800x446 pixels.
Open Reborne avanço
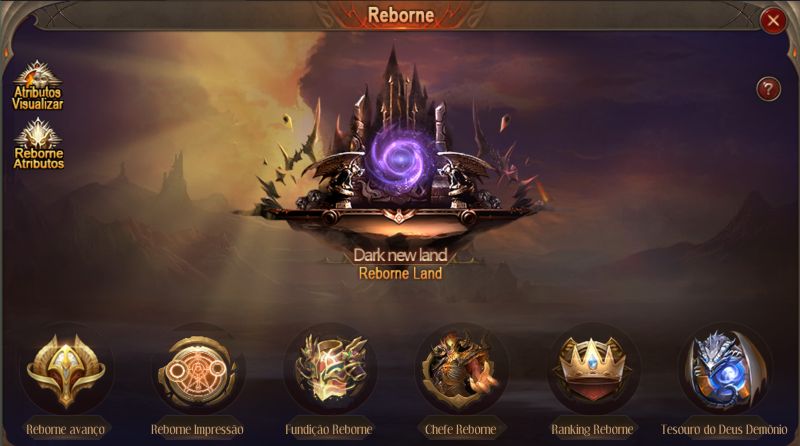(x=65, y=372)
